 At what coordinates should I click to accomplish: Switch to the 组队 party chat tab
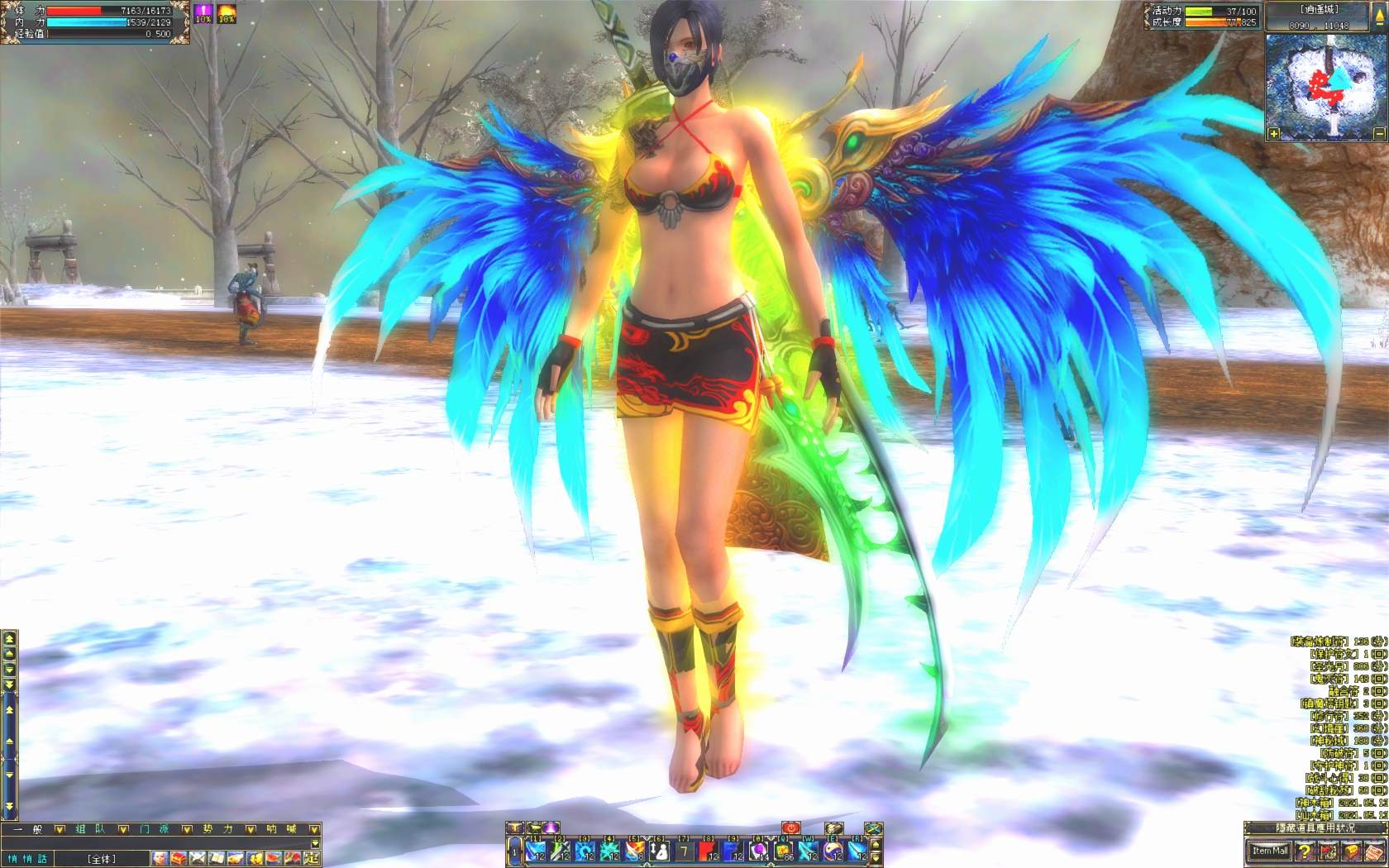90,828
